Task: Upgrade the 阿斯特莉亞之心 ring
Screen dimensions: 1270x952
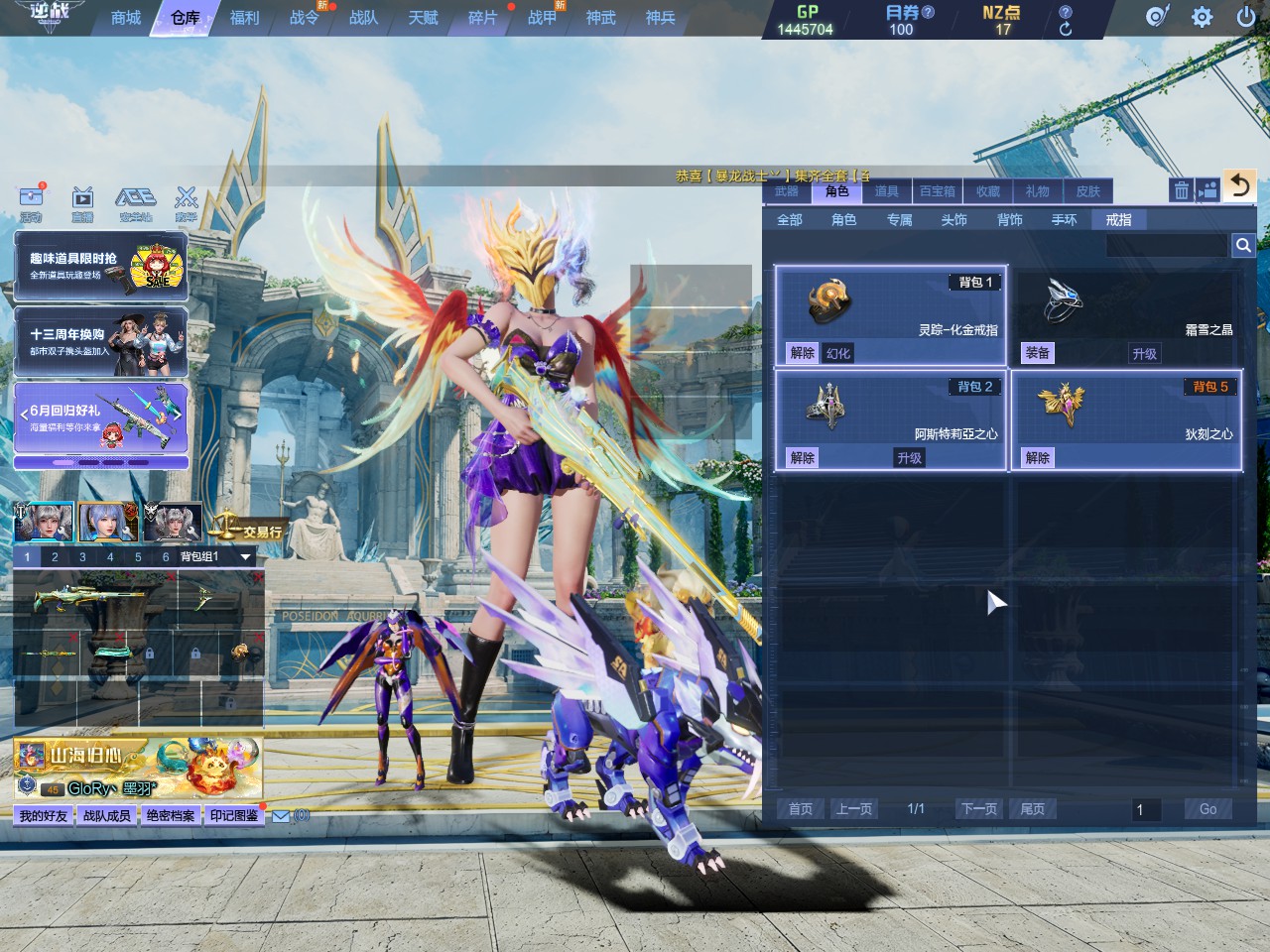Action: pos(909,457)
